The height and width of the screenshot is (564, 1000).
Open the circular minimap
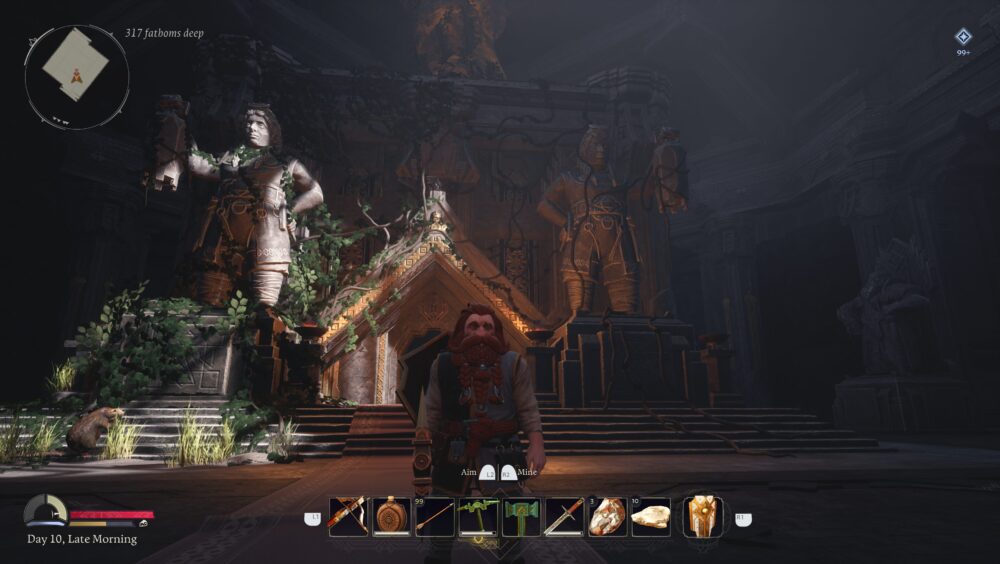(77, 77)
